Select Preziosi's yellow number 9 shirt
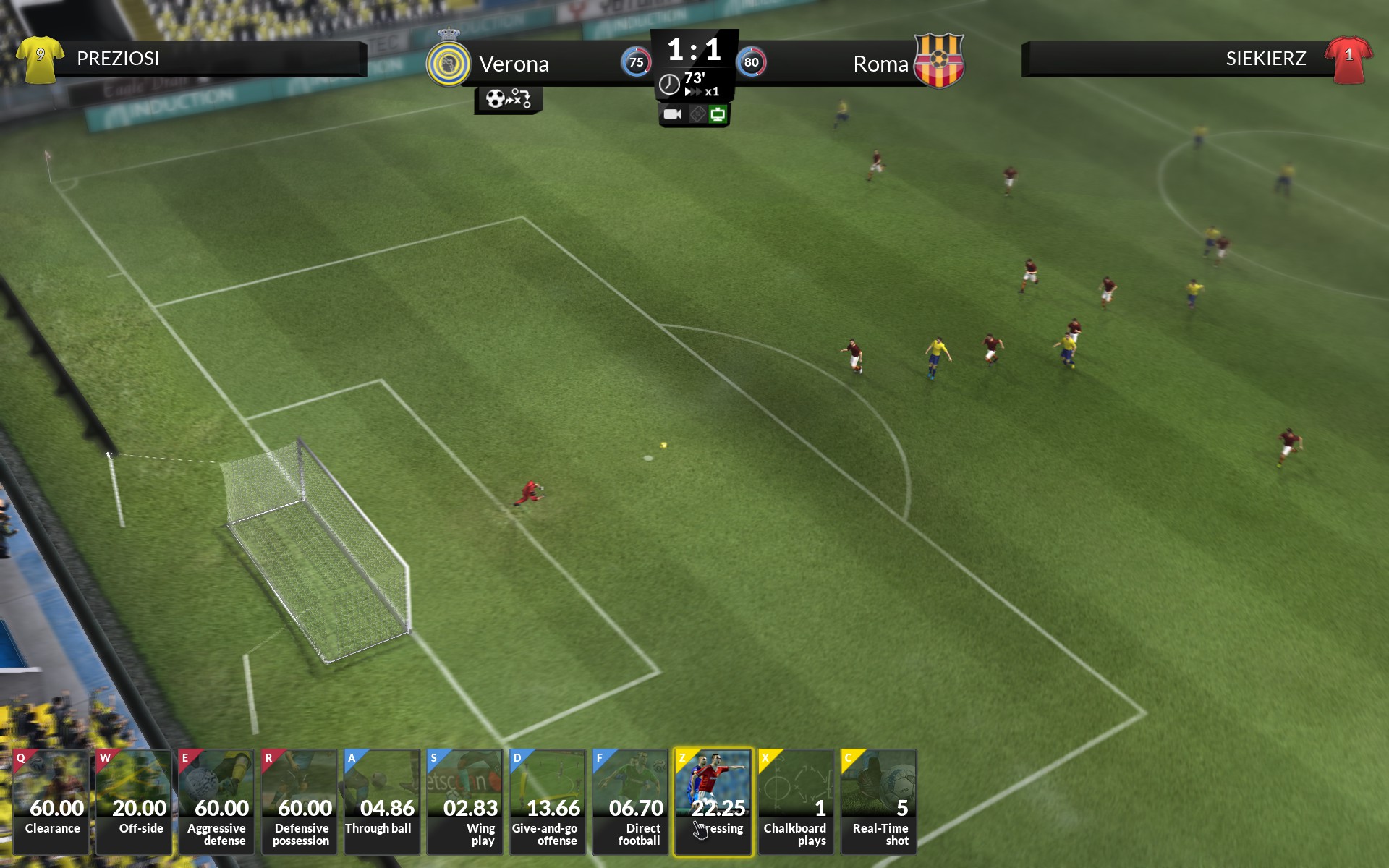The height and width of the screenshot is (868, 1389). (x=40, y=59)
